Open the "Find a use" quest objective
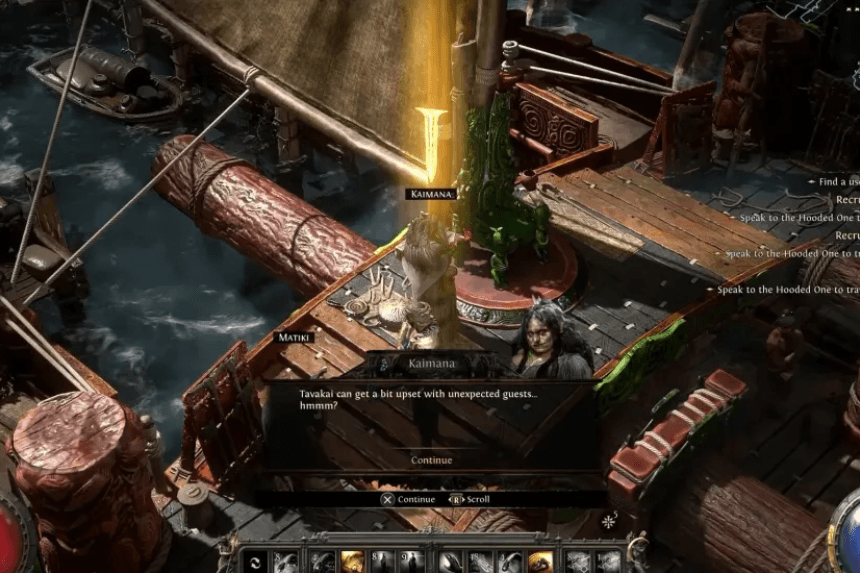Image resolution: width=860 pixels, height=573 pixels. (838, 182)
